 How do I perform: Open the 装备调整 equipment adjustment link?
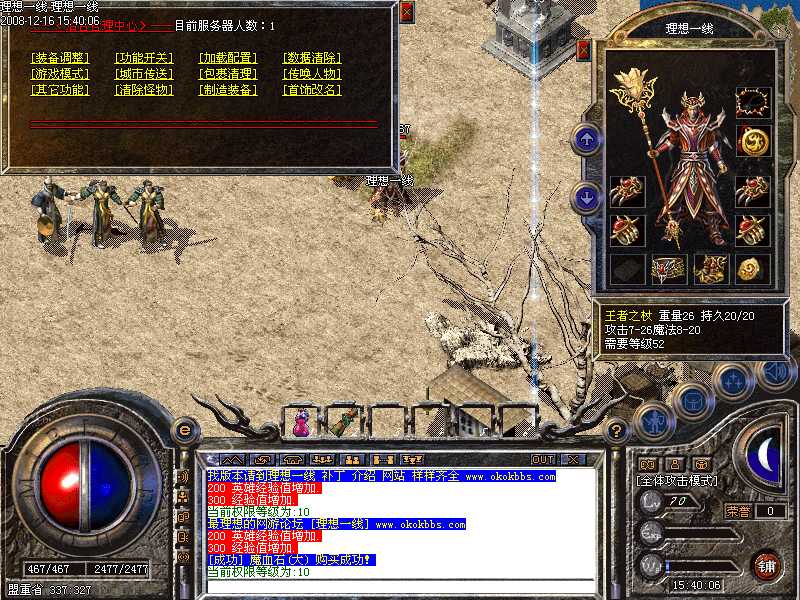tap(60, 58)
